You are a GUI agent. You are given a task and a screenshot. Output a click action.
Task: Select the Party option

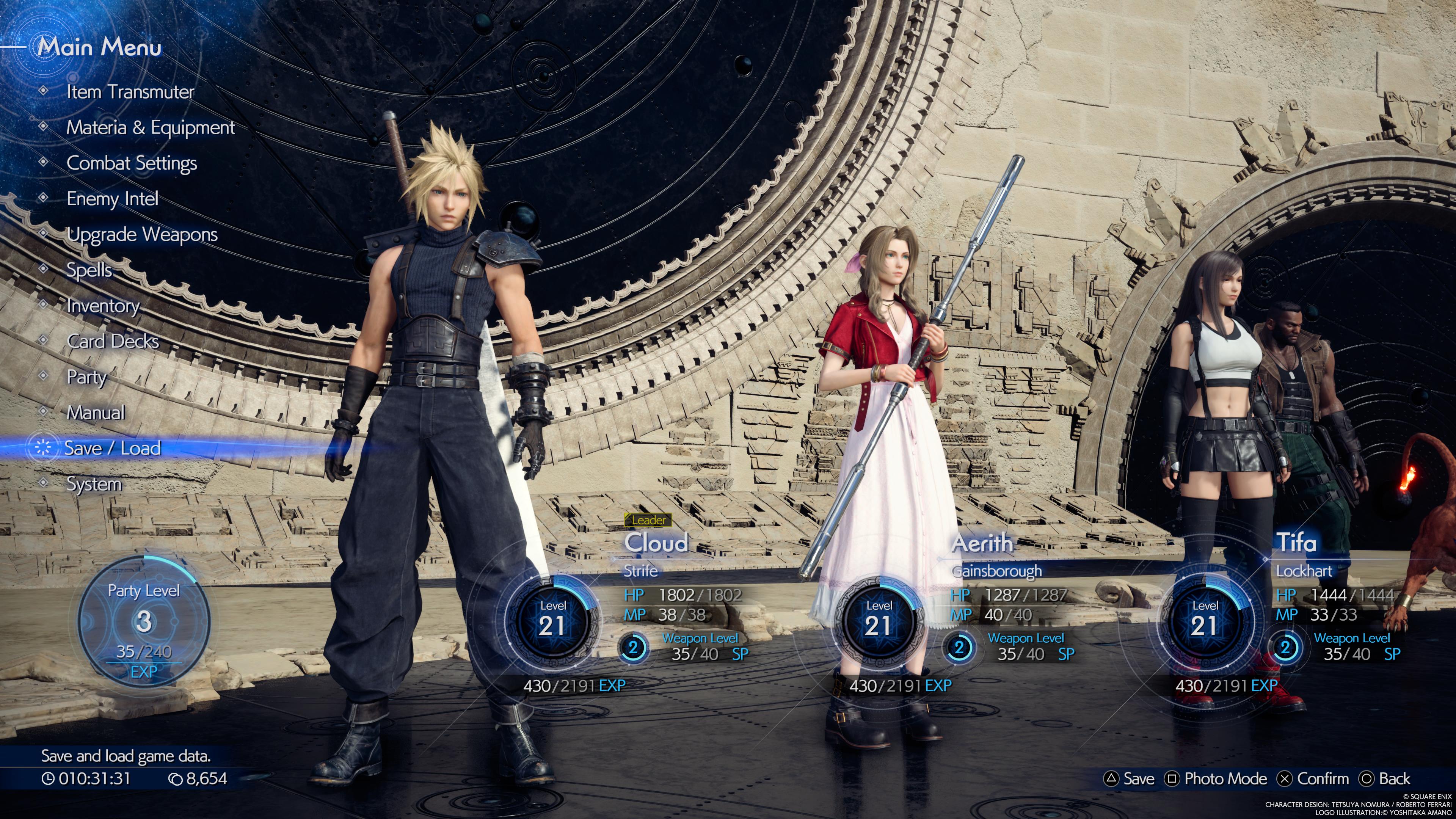[x=86, y=377]
